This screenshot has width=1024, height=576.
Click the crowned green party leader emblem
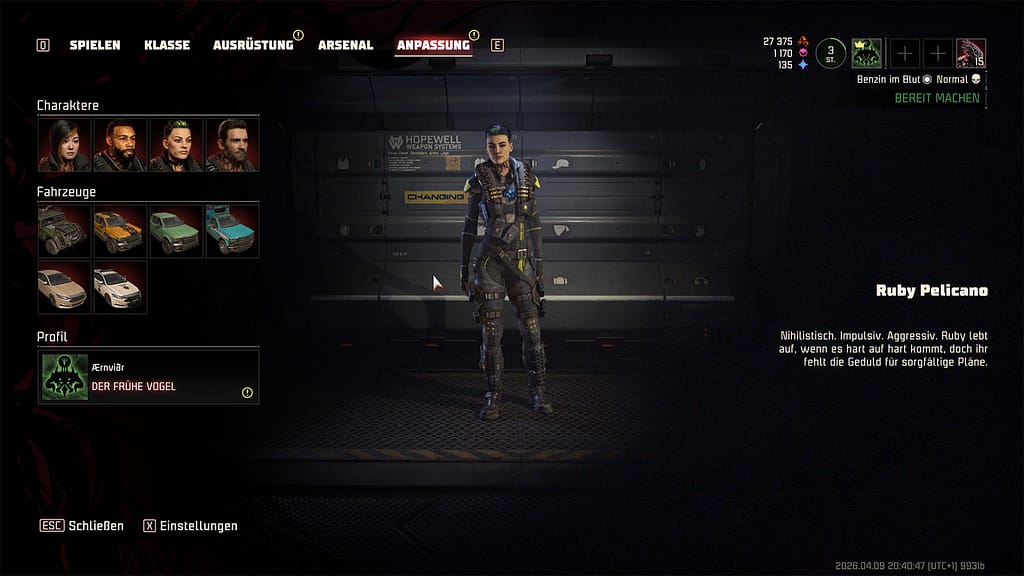866,53
